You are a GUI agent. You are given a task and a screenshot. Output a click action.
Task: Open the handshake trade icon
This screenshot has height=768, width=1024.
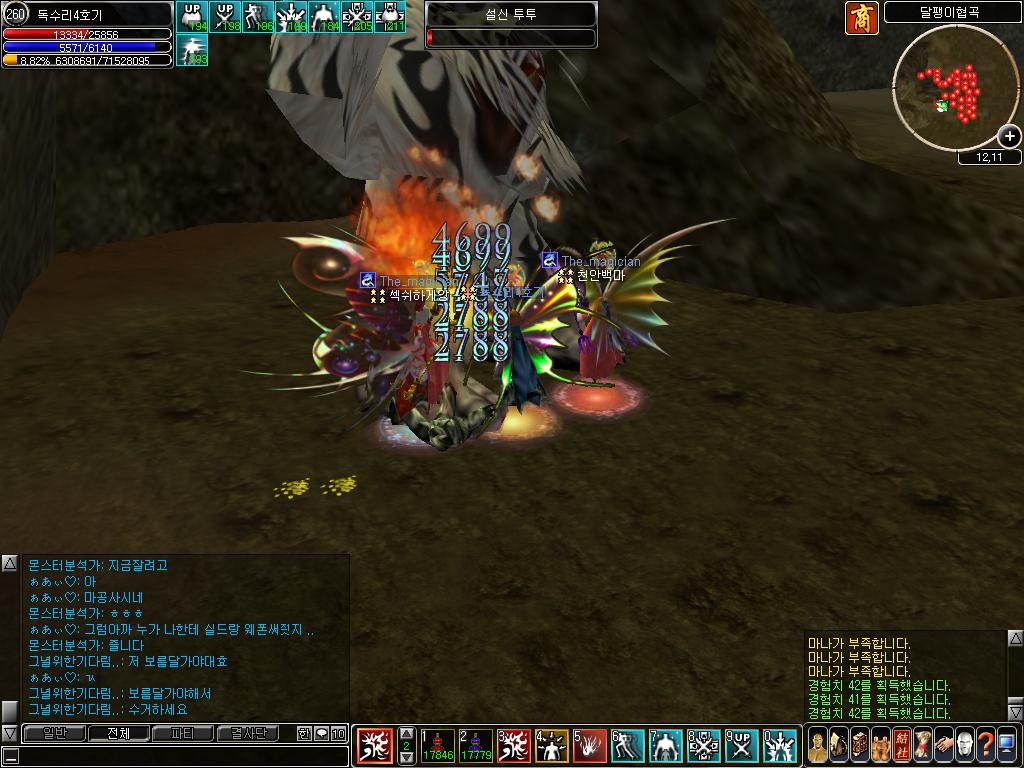(943, 744)
